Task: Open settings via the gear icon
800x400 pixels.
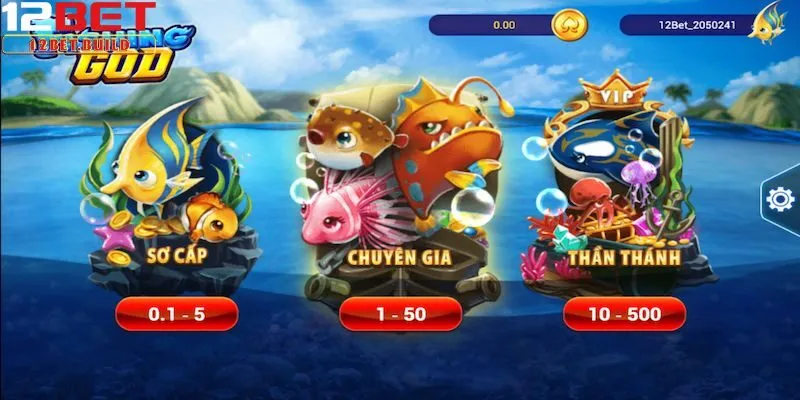Action: point(779,199)
